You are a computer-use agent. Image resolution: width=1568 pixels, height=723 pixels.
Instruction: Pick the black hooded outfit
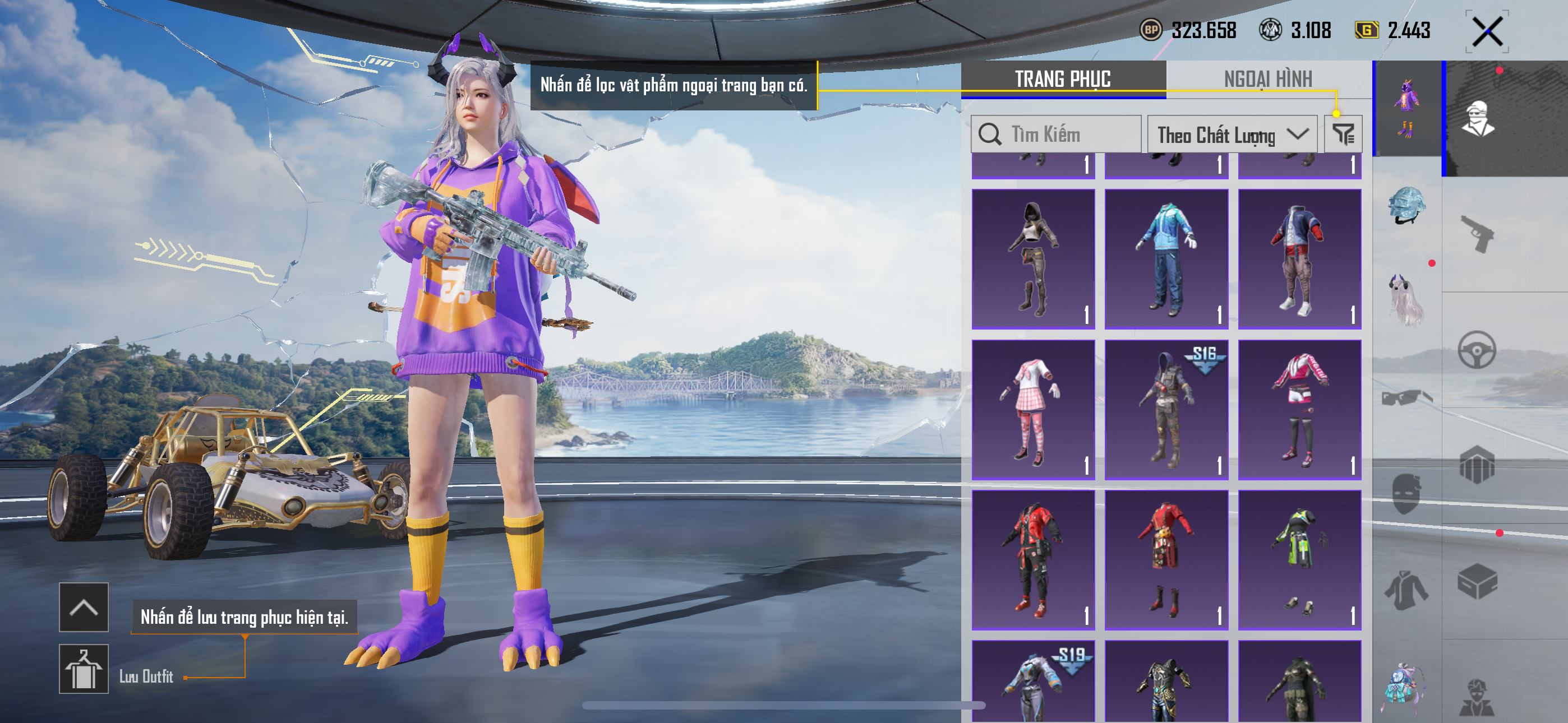point(1033,258)
